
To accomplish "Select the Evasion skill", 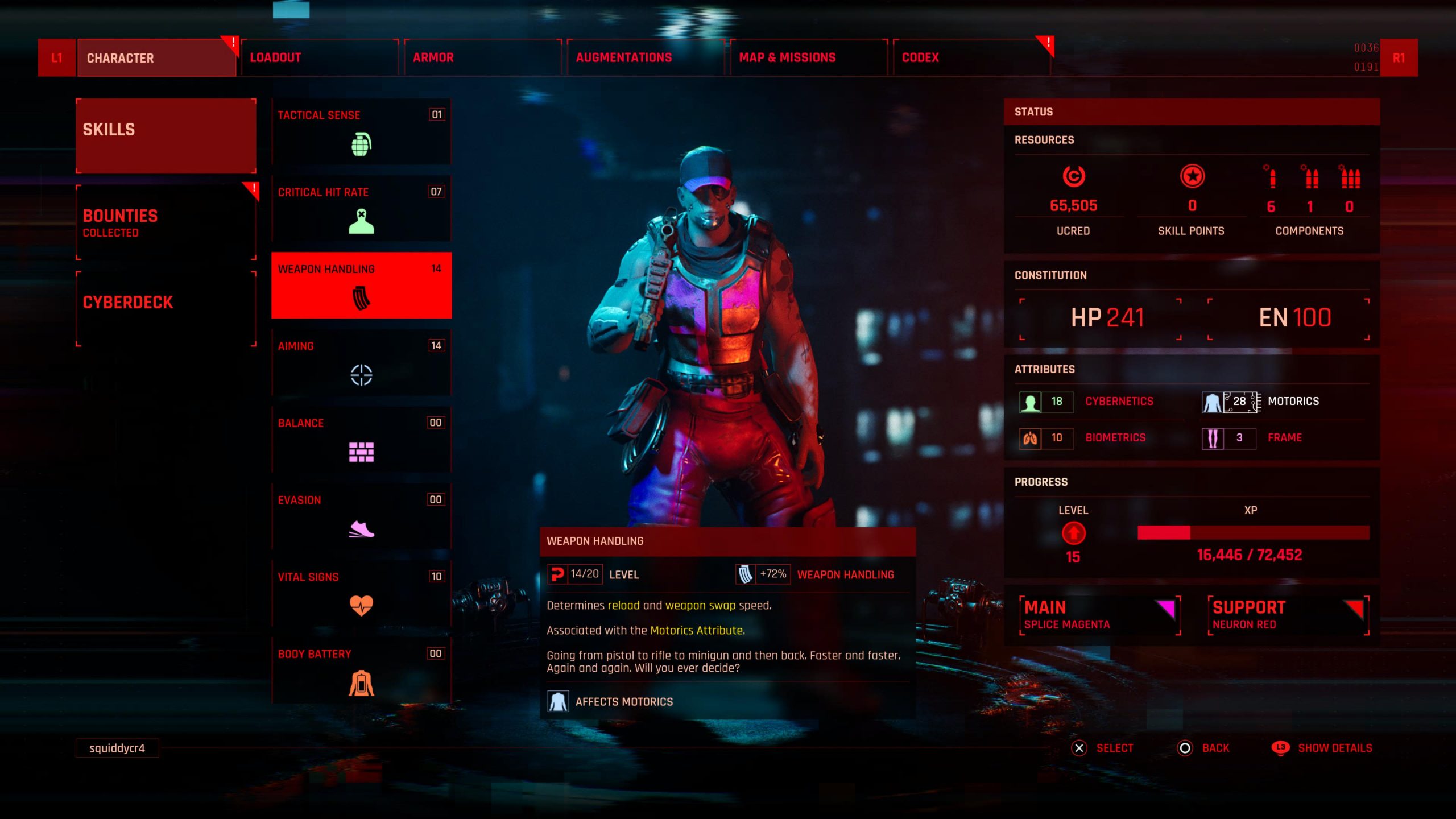I will [x=361, y=516].
